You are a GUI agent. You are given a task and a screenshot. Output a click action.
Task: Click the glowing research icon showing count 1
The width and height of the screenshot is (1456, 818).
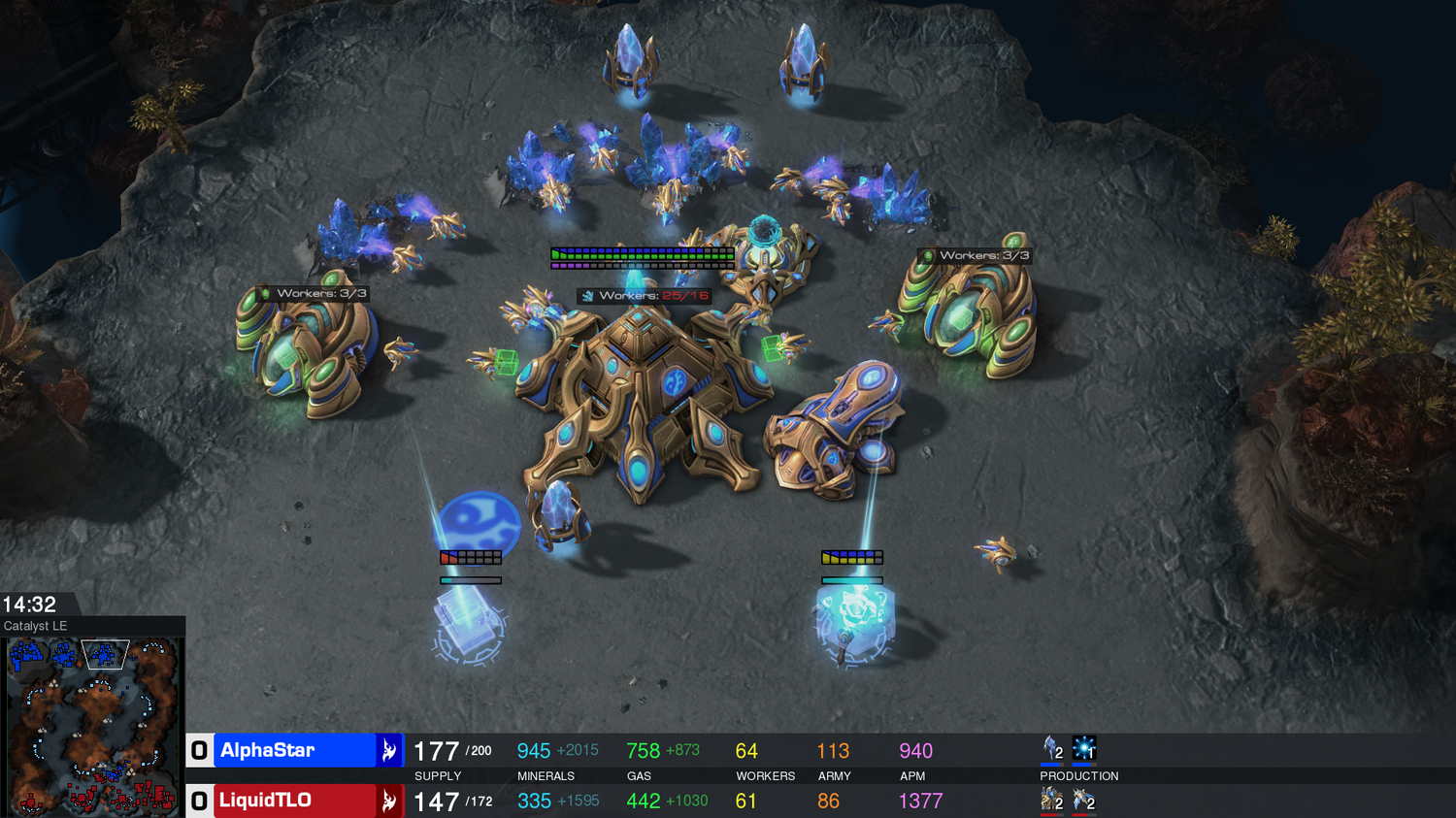1084,747
